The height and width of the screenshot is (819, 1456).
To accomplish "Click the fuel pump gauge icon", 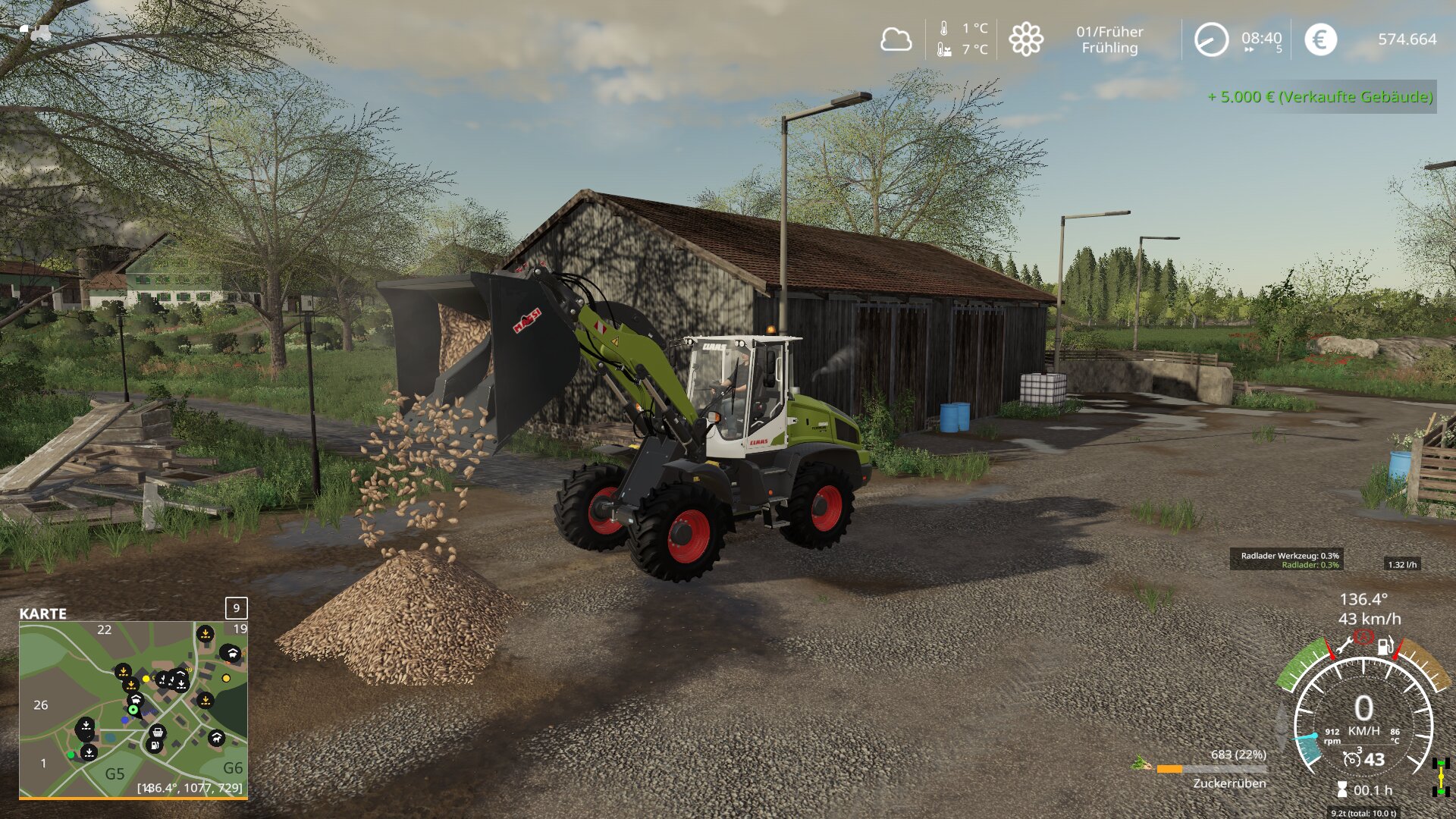I will coord(1385,646).
